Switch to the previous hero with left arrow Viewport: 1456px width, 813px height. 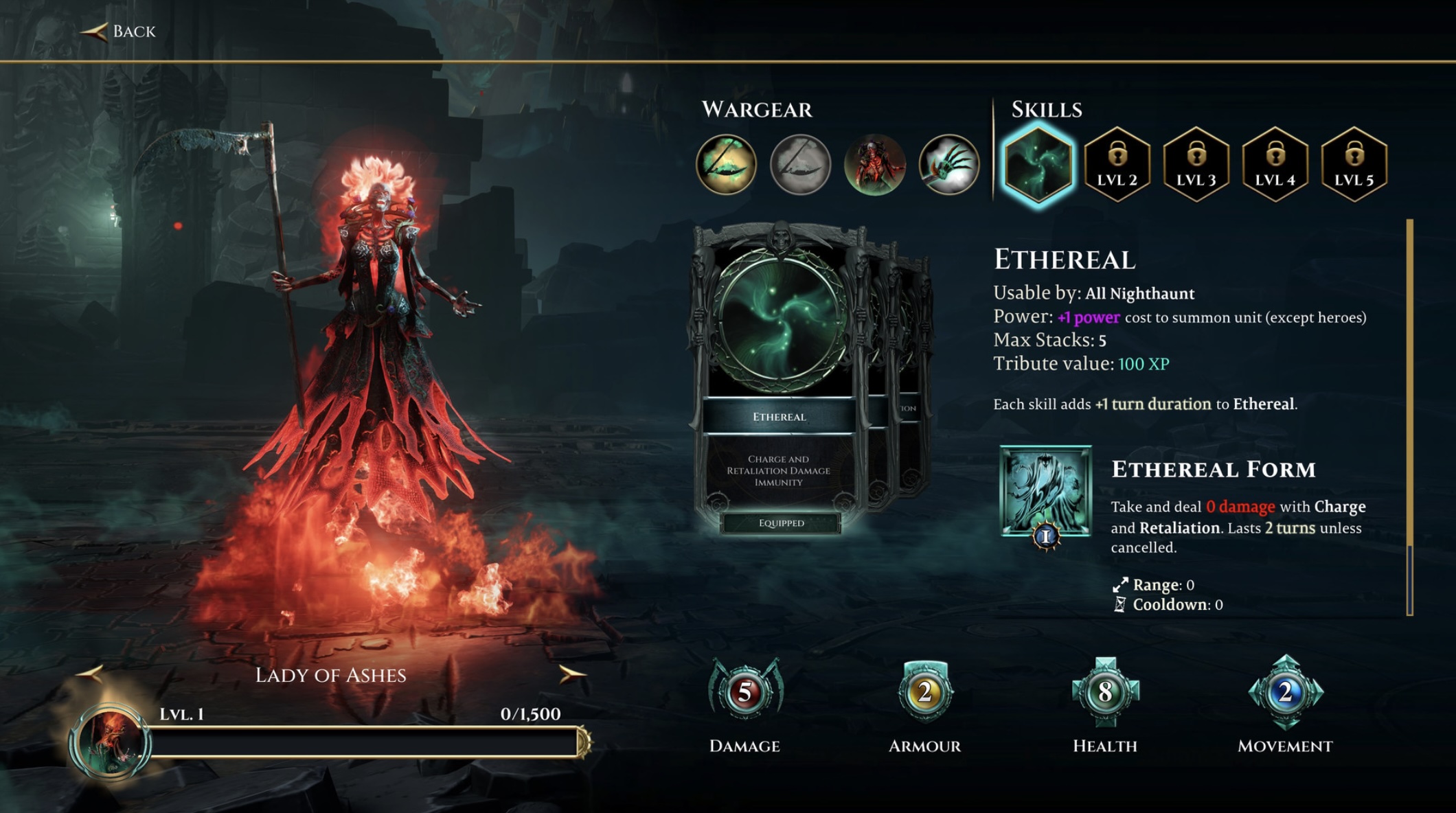[90, 674]
